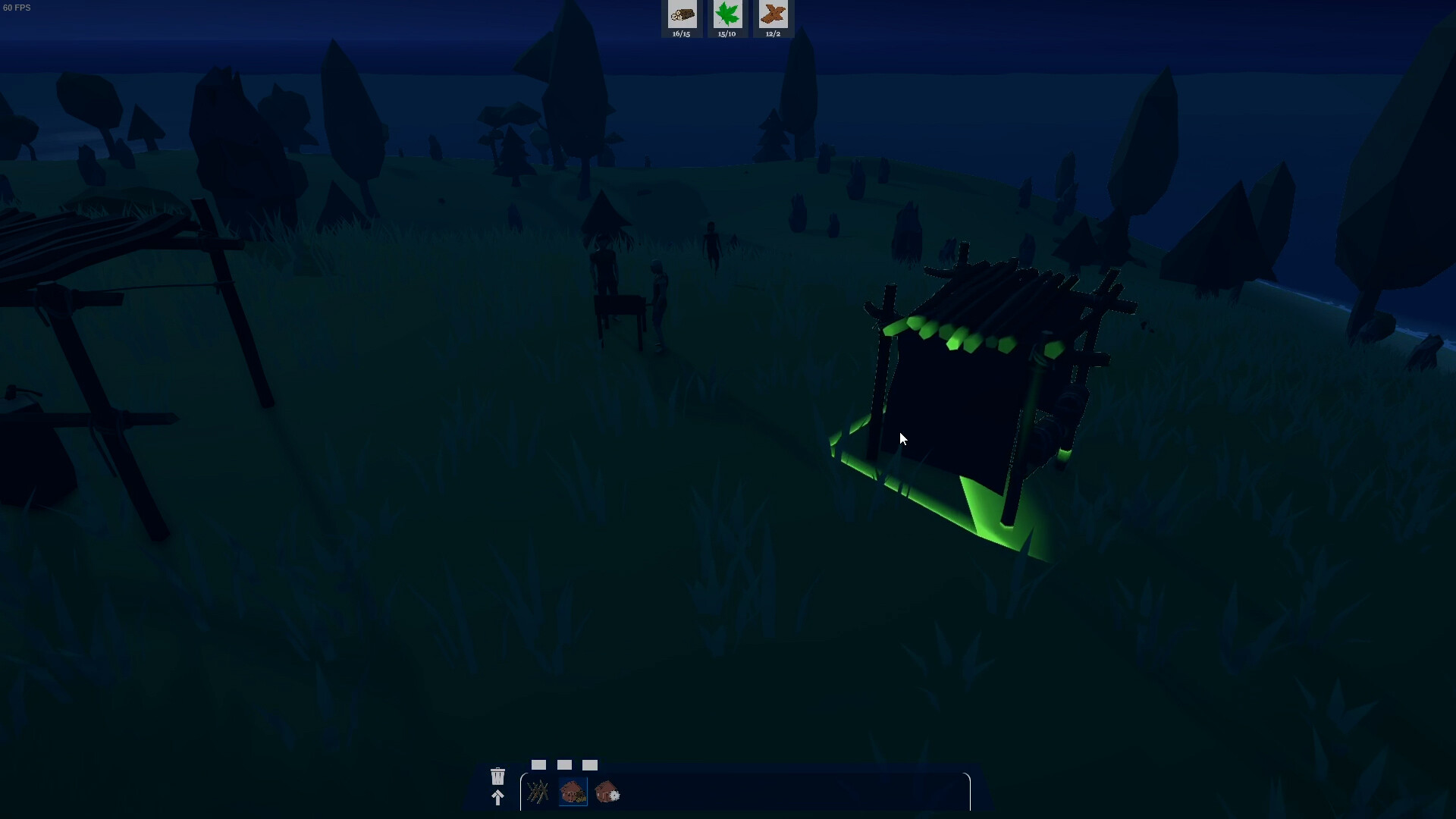Click the sticks resource icon showing 12/2
Screen dimensions: 1456x819
pos(773,14)
